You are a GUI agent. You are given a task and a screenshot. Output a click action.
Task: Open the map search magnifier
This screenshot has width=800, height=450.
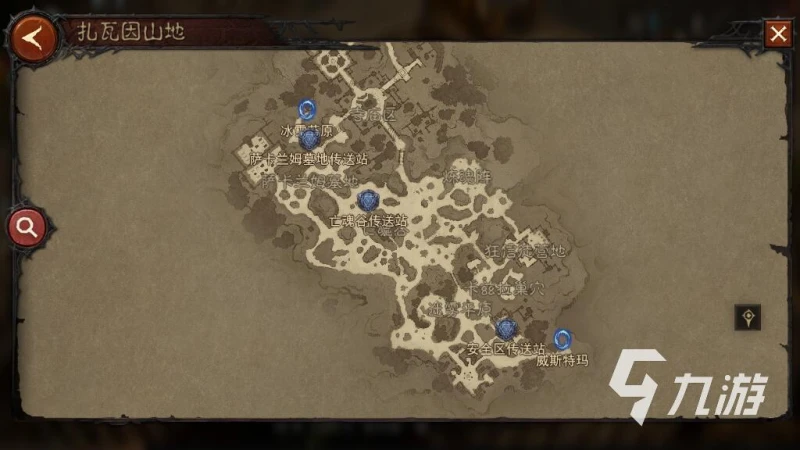pyautogui.click(x=27, y=227)
